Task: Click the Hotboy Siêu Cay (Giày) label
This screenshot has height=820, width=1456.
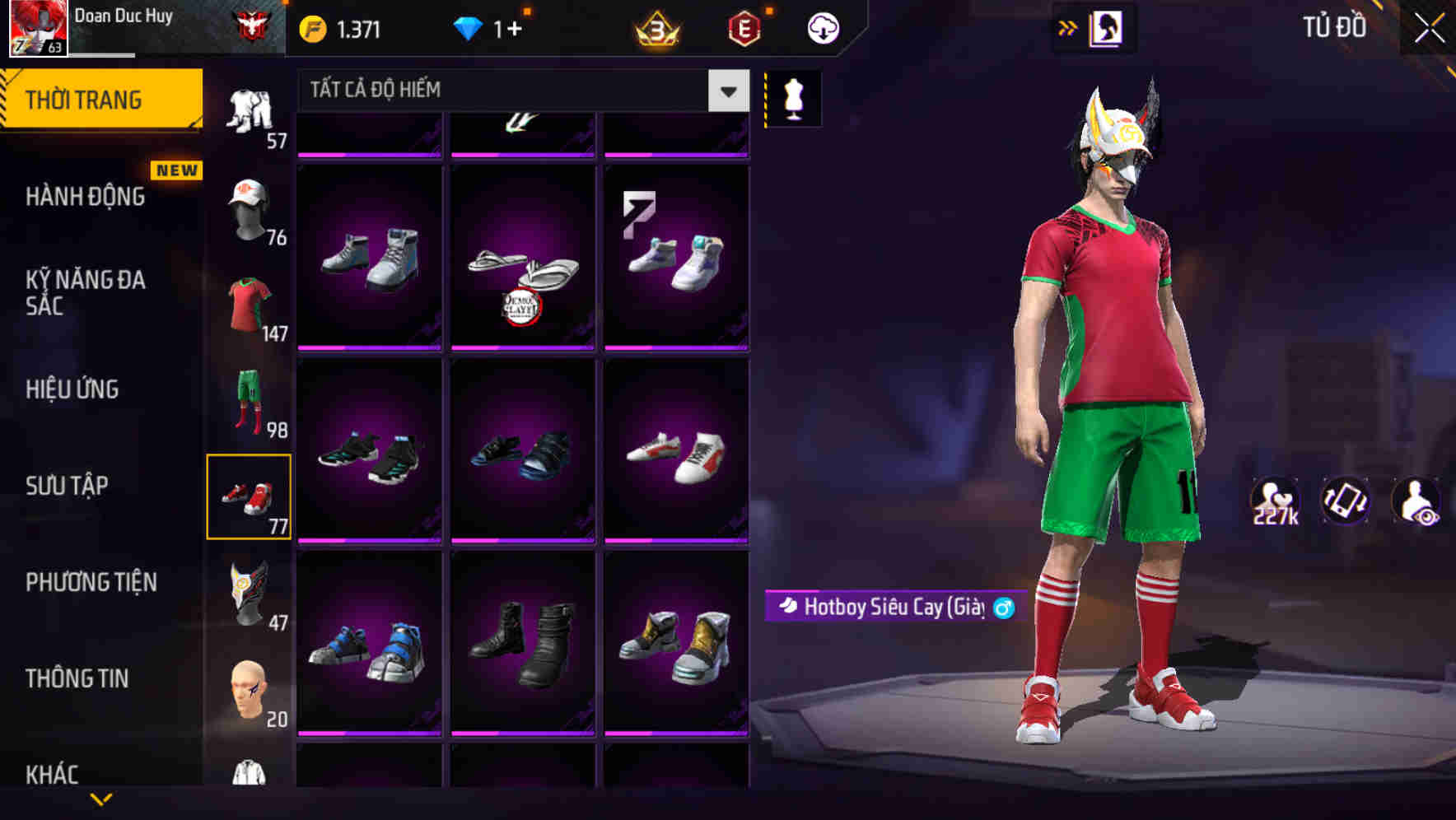Action: [894, 607]
